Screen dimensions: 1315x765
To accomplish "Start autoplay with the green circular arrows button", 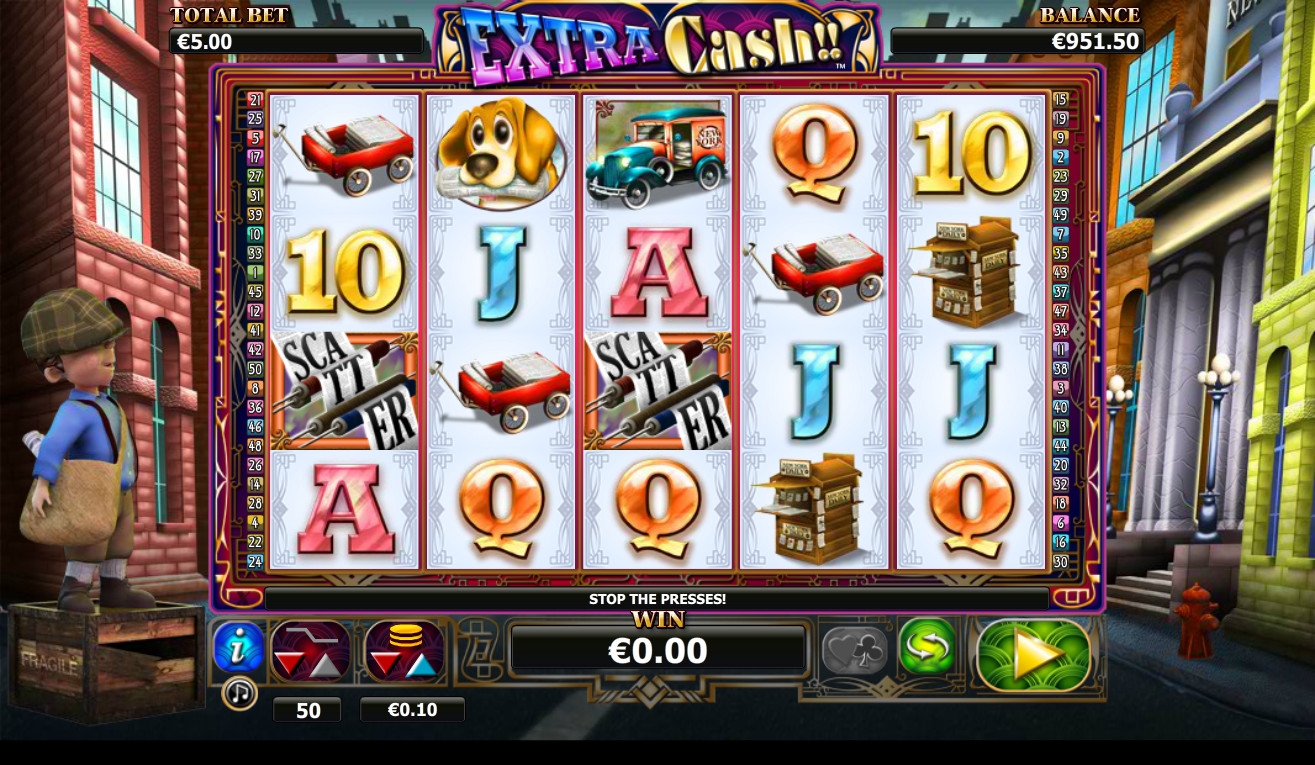I will [x=926, y=648].
